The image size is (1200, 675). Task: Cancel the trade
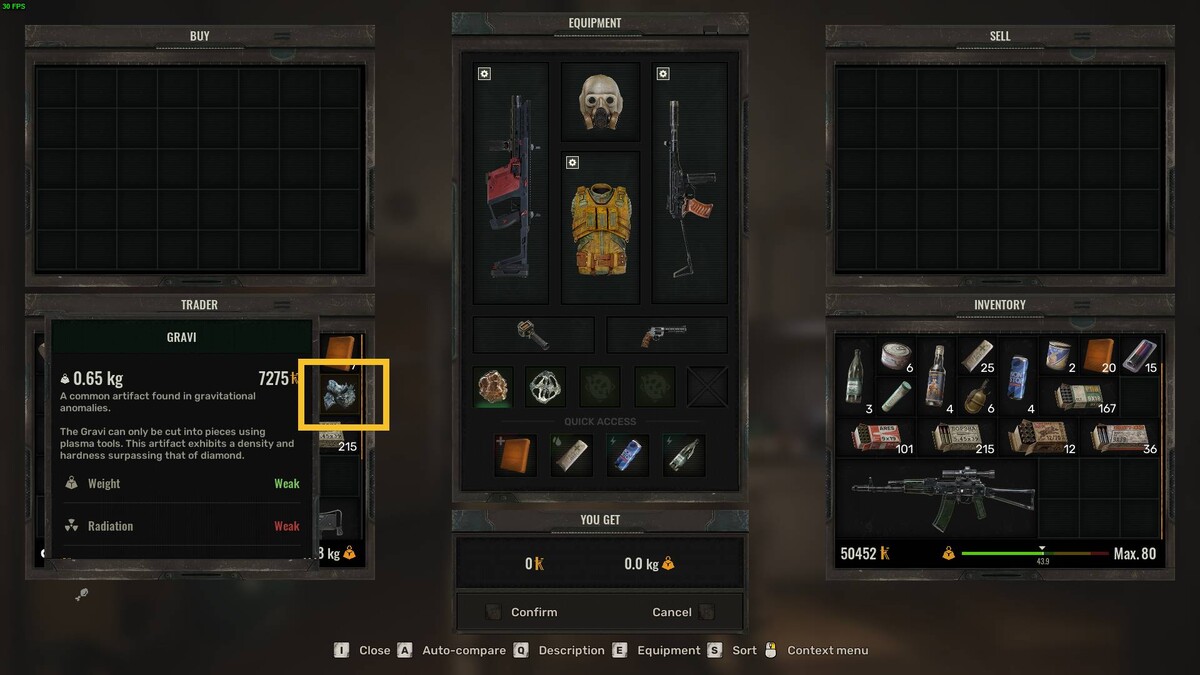(672, 612)
